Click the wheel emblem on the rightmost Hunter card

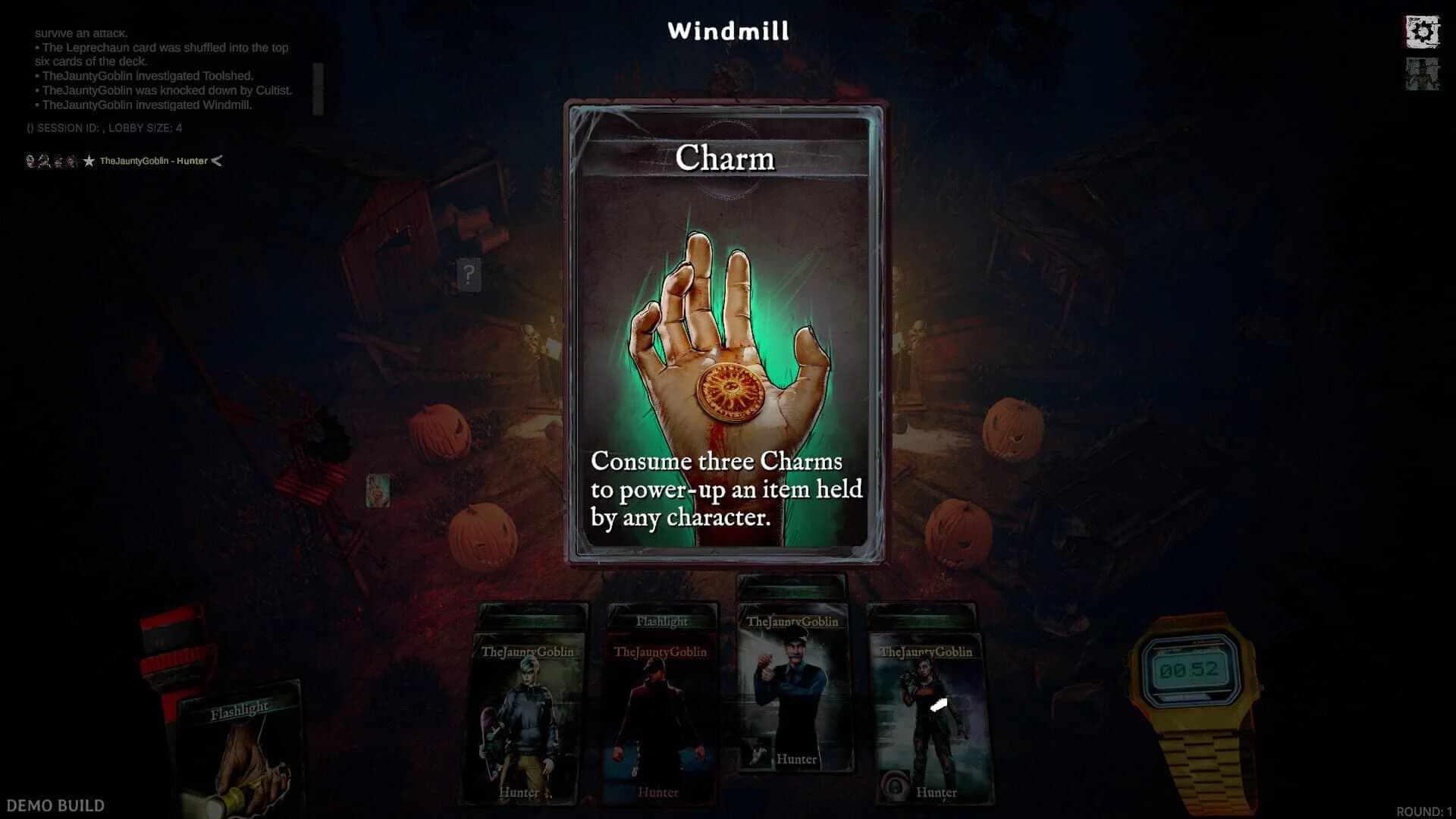point(895,786)
